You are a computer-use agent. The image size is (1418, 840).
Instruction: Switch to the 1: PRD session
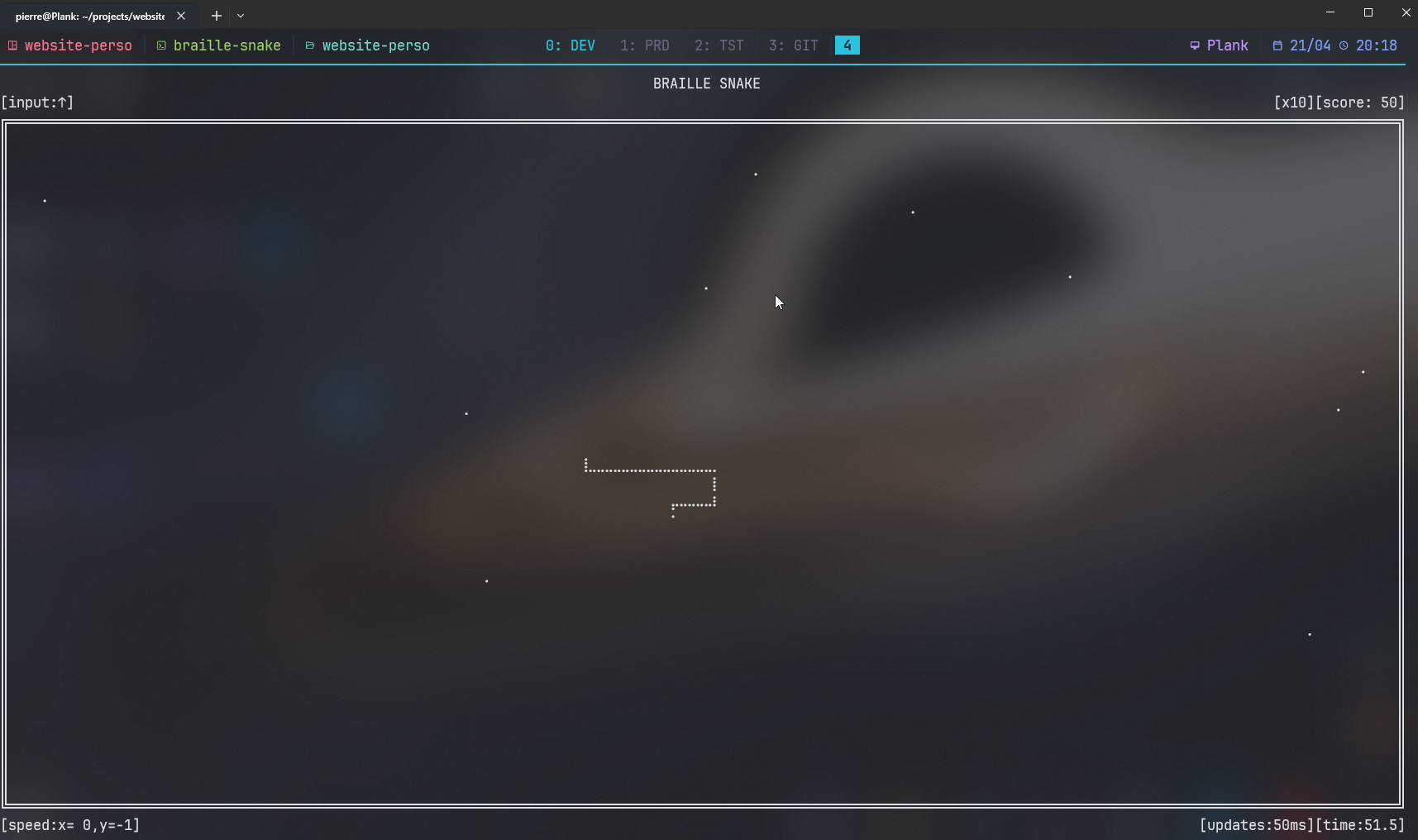coord(645,45)
